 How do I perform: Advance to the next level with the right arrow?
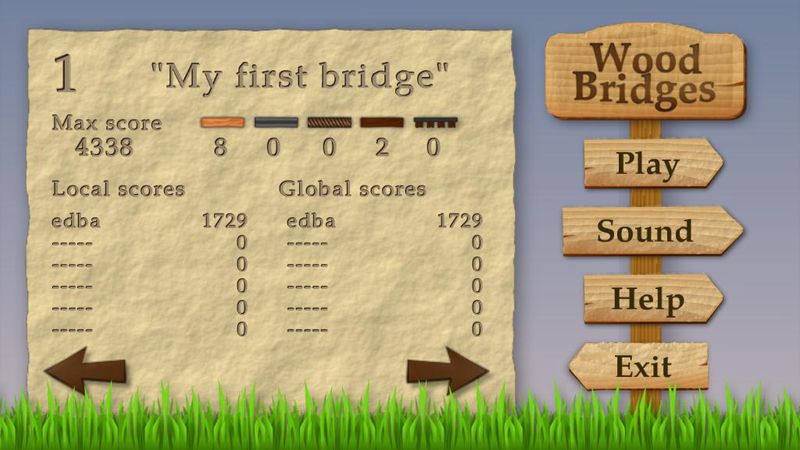pos(447,371)
